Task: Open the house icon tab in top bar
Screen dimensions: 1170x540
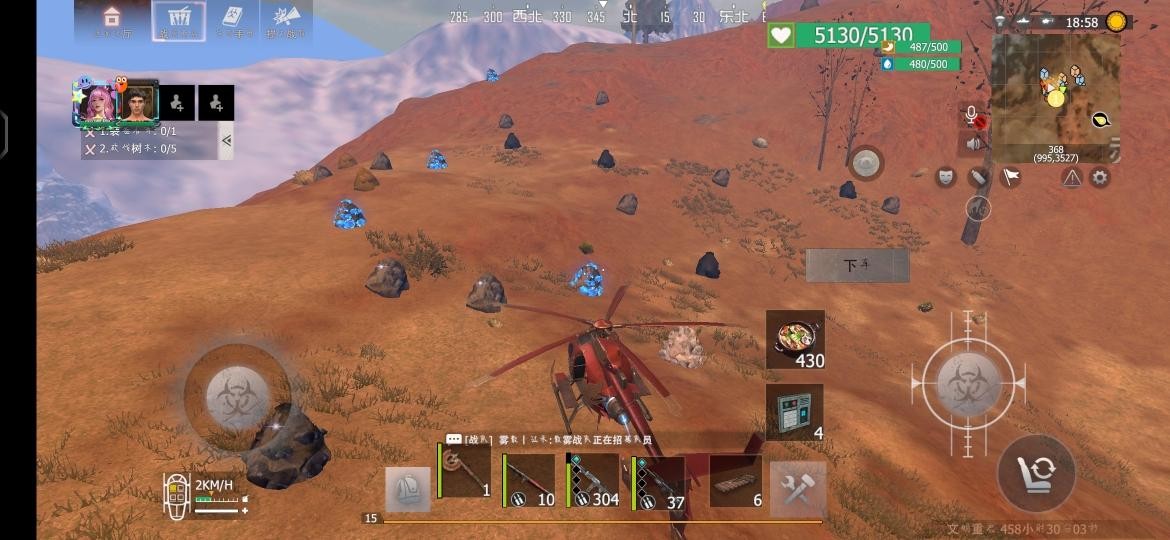Action: (x=111, y=19)
